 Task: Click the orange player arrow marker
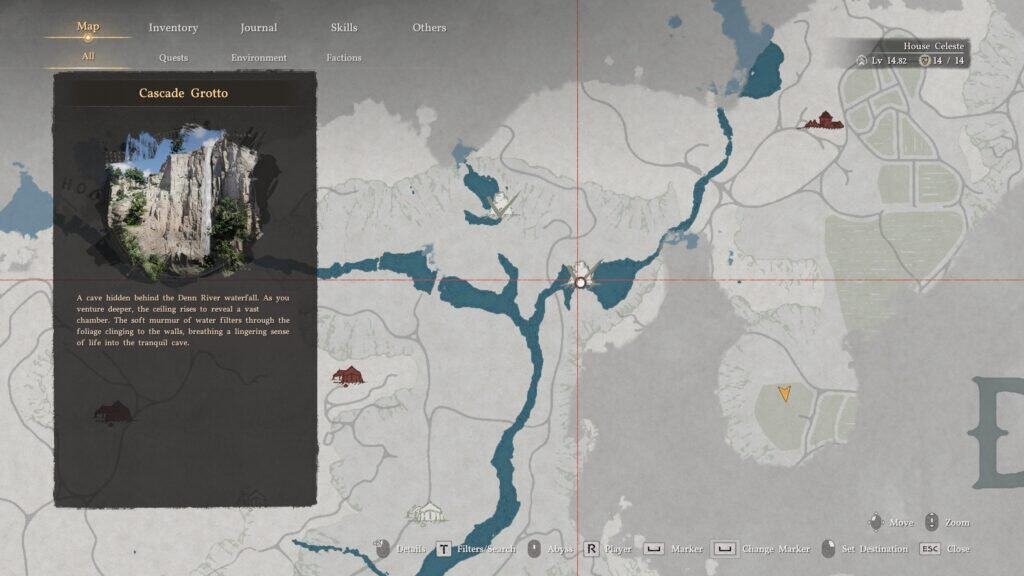click(785, 393)
